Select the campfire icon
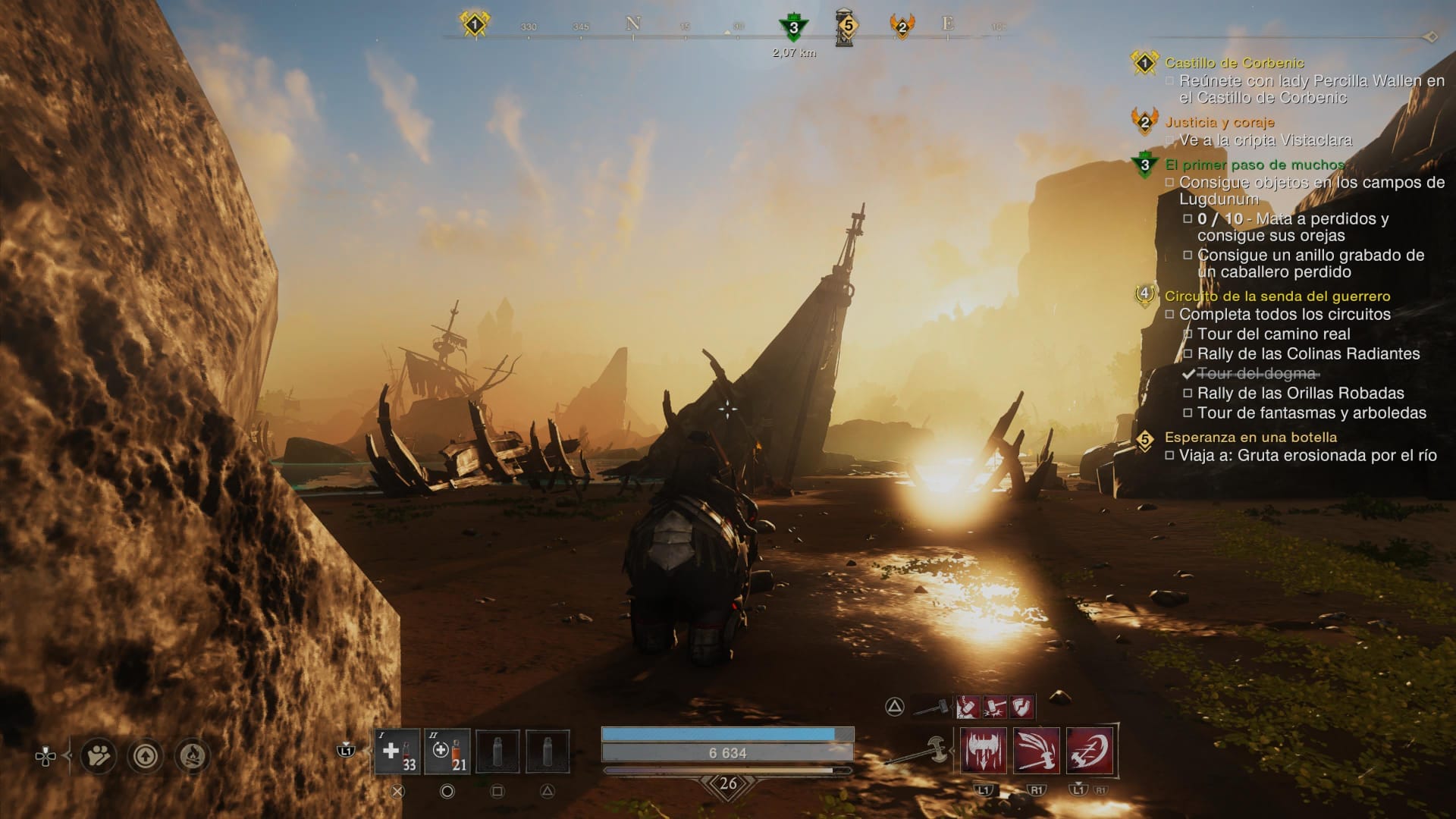The width and height of the screenshot is (1456, 819). tap(193, 756)
